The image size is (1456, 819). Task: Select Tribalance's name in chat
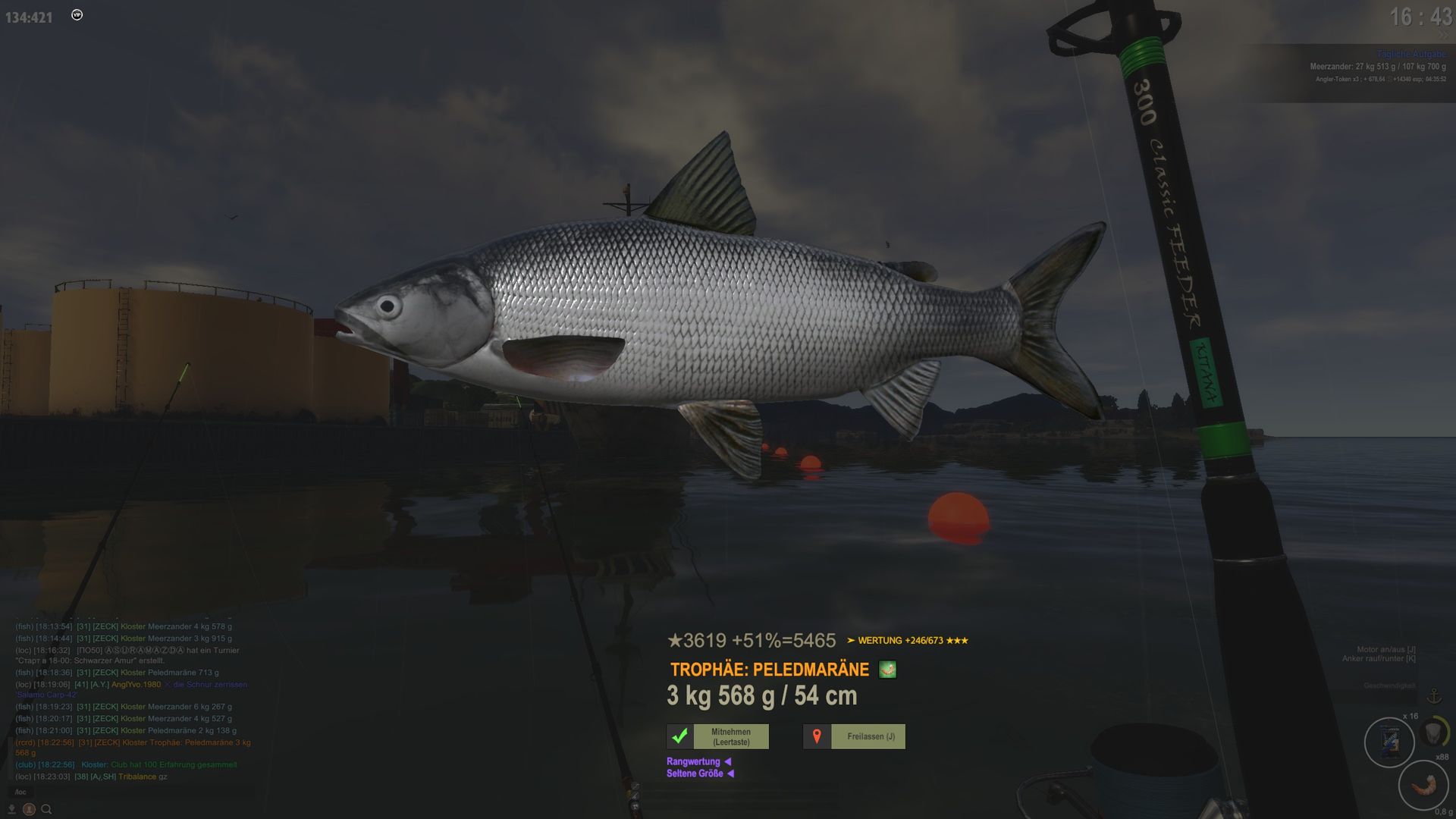(x=136, y=777)
